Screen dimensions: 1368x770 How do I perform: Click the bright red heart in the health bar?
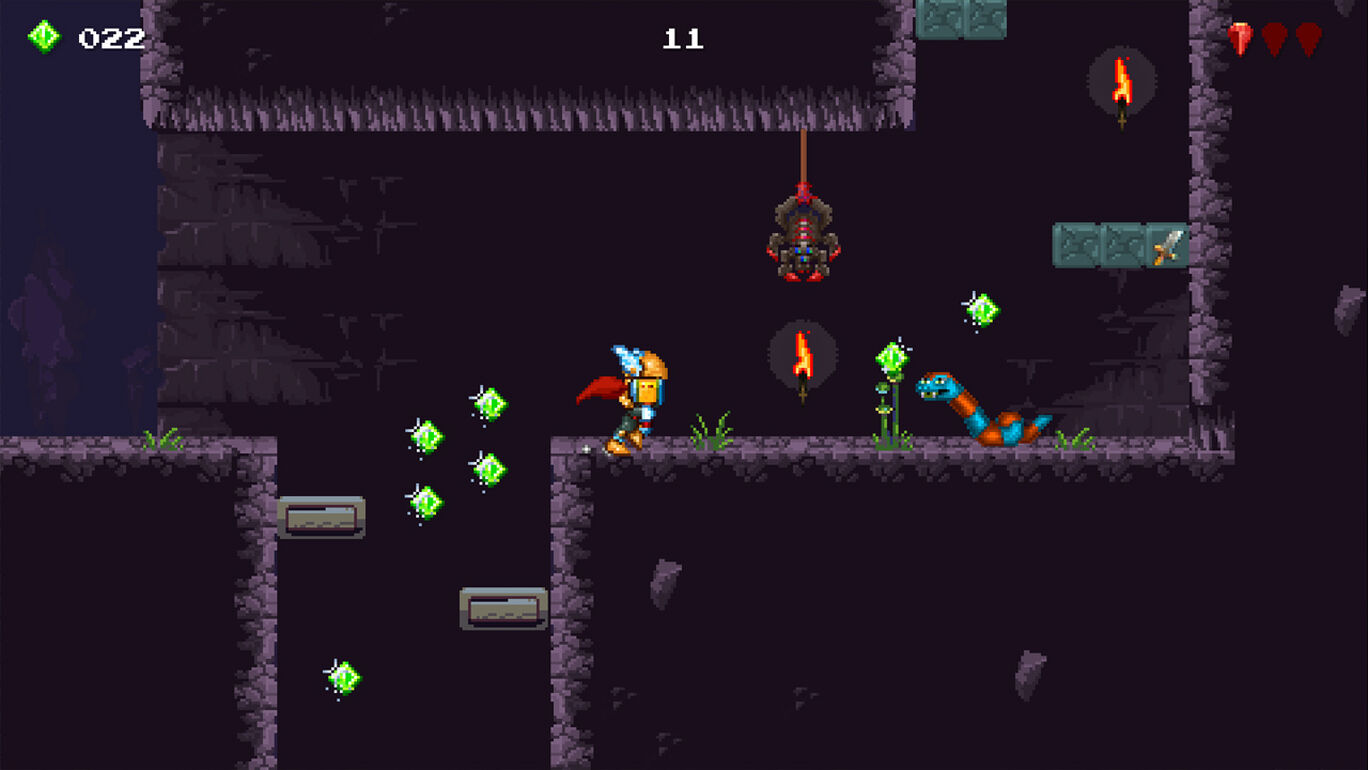[1240, 38]
